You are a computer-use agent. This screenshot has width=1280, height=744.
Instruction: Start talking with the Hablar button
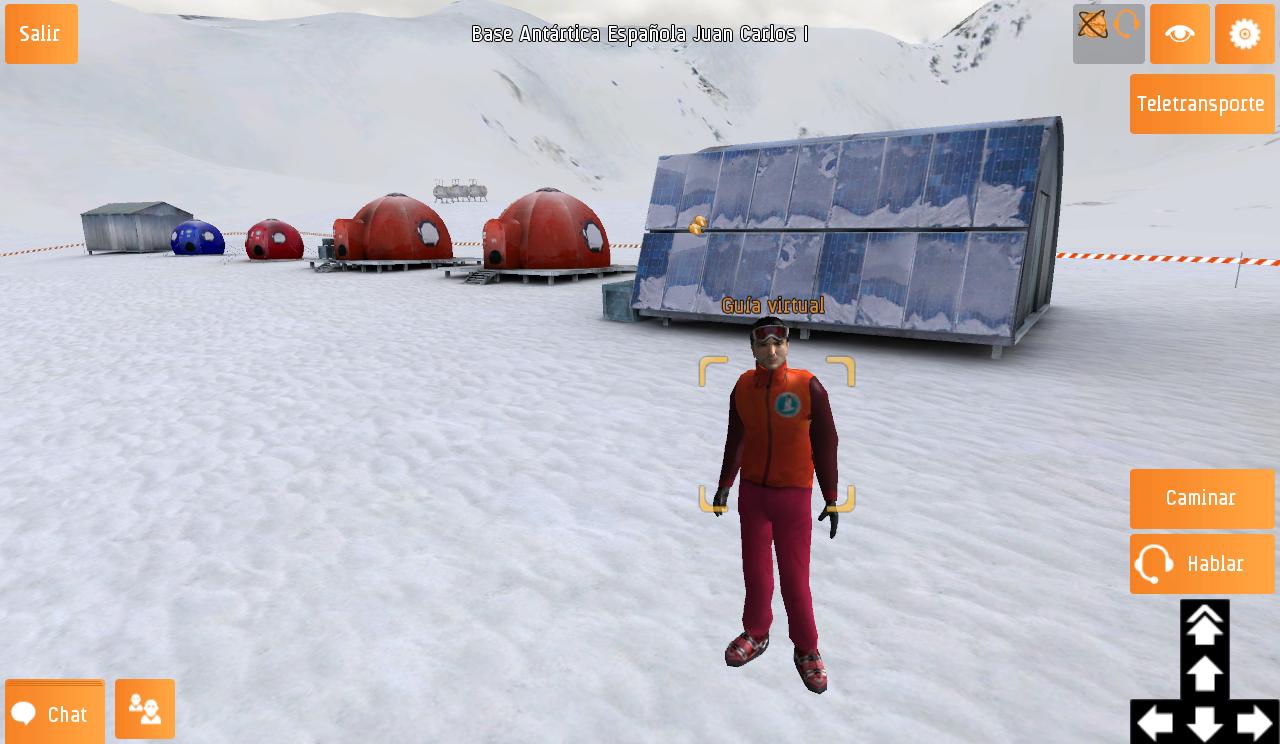[1201, 564]
